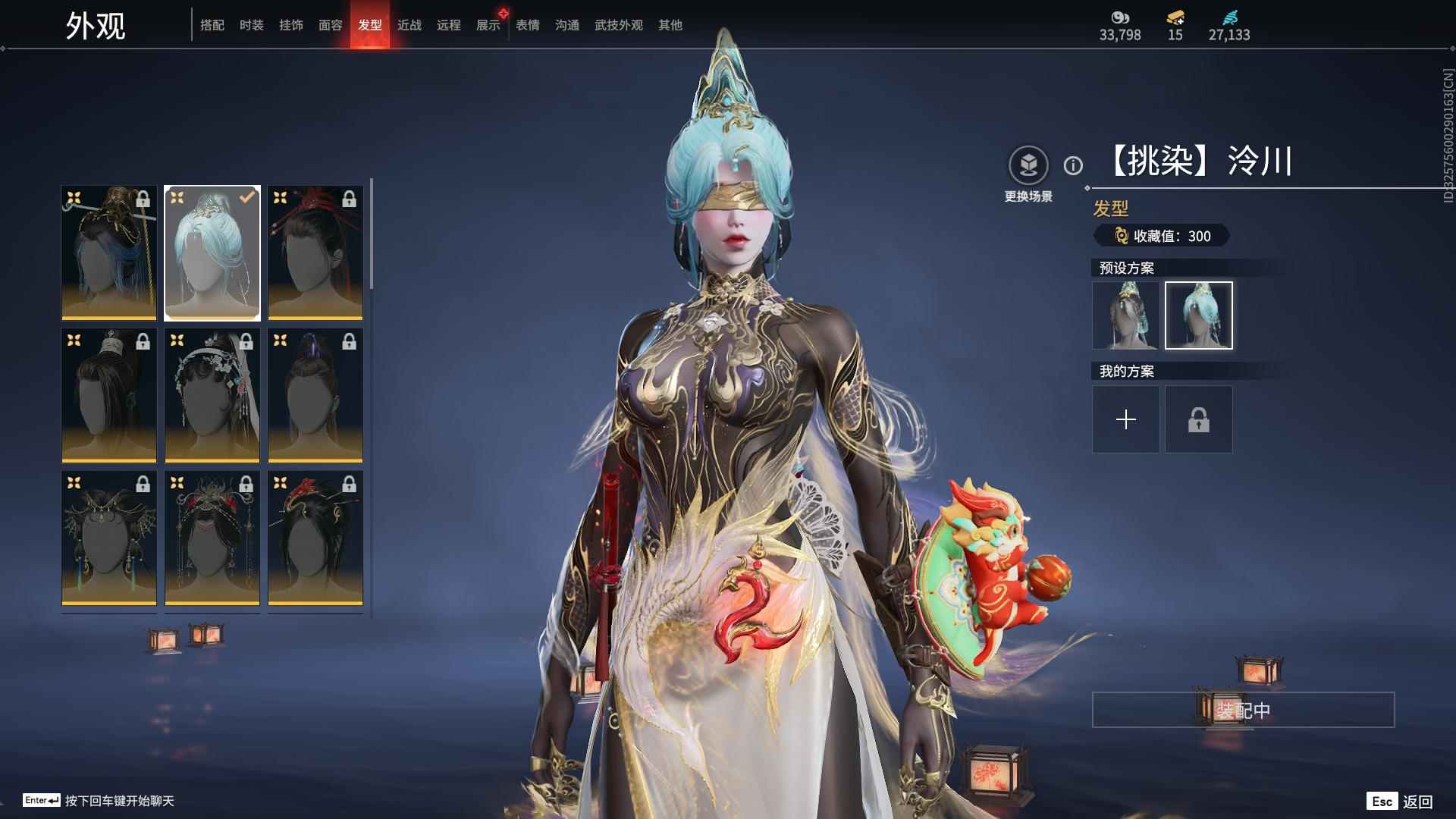The width and height of the screenshot is (1456, 819).
Task: Select the 挂饰 tab
Action: click(x=291, y=25)
